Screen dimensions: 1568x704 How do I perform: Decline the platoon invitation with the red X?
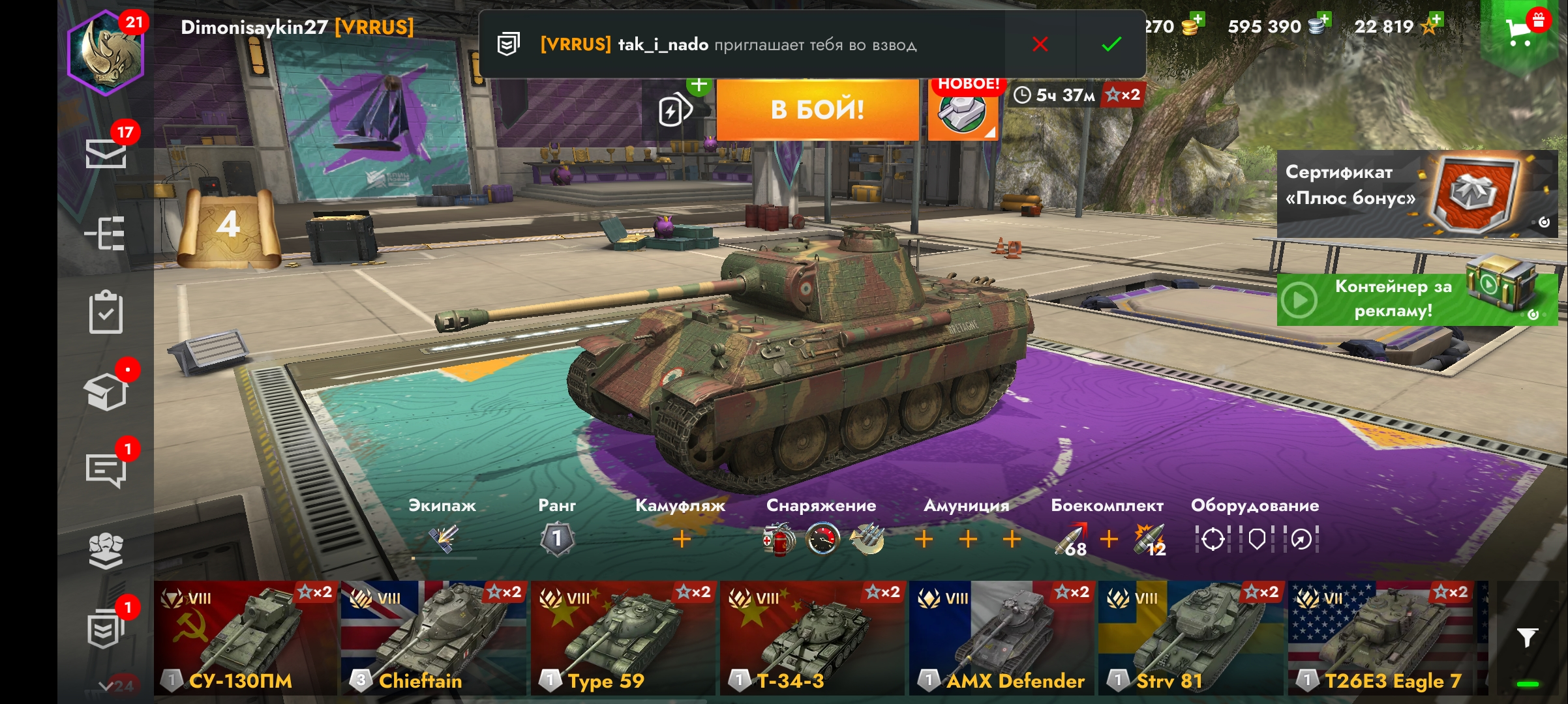[x=1040, y=44]
